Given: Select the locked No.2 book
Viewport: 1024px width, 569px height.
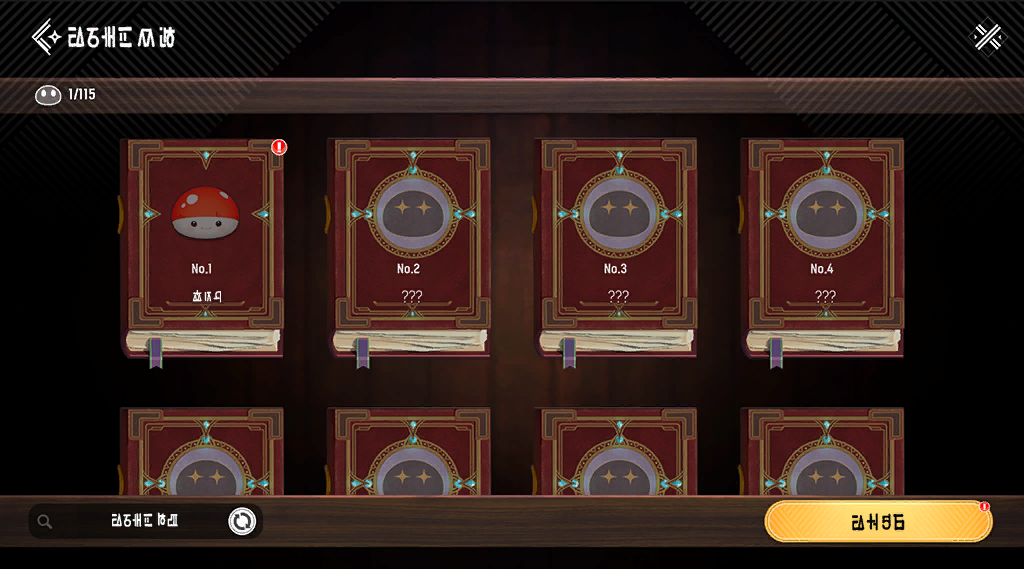Looking at the screenshot, I should pyautogui.click(x=410, y=245).
